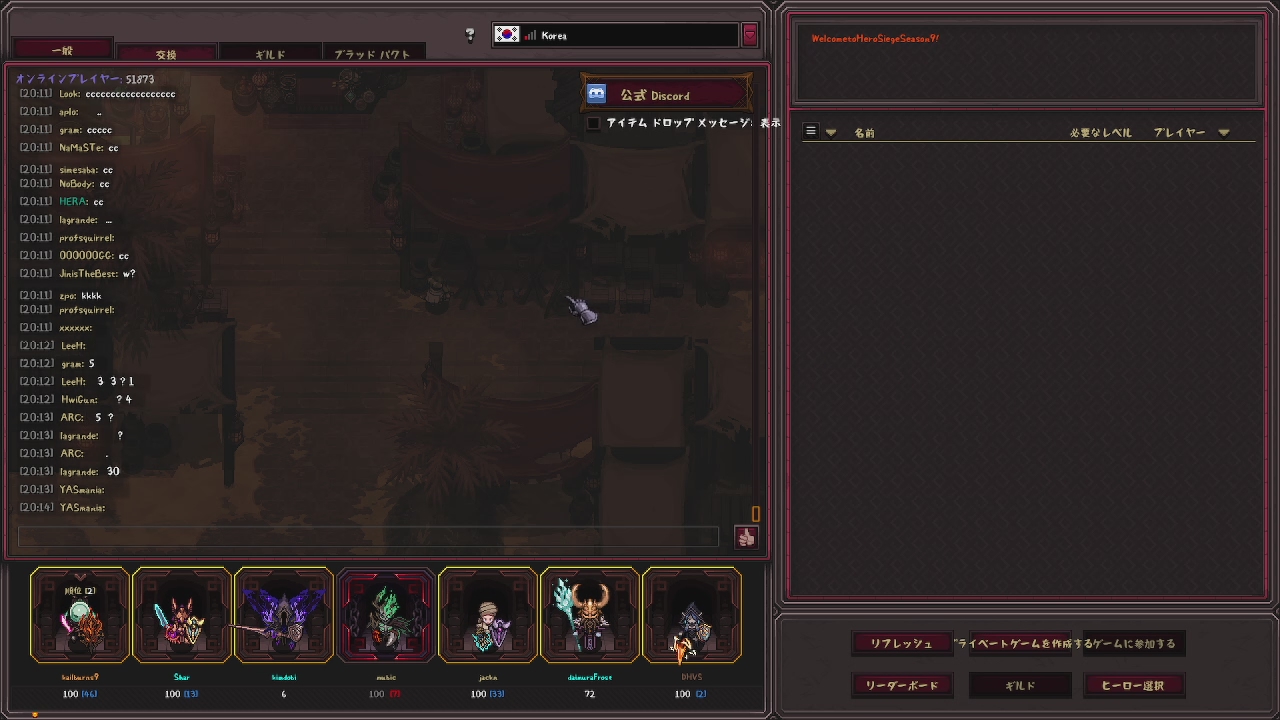Select the red-framed green-flame hero portrait
The width and height of the screenshot is (1280, 720).
coord(386,616)
